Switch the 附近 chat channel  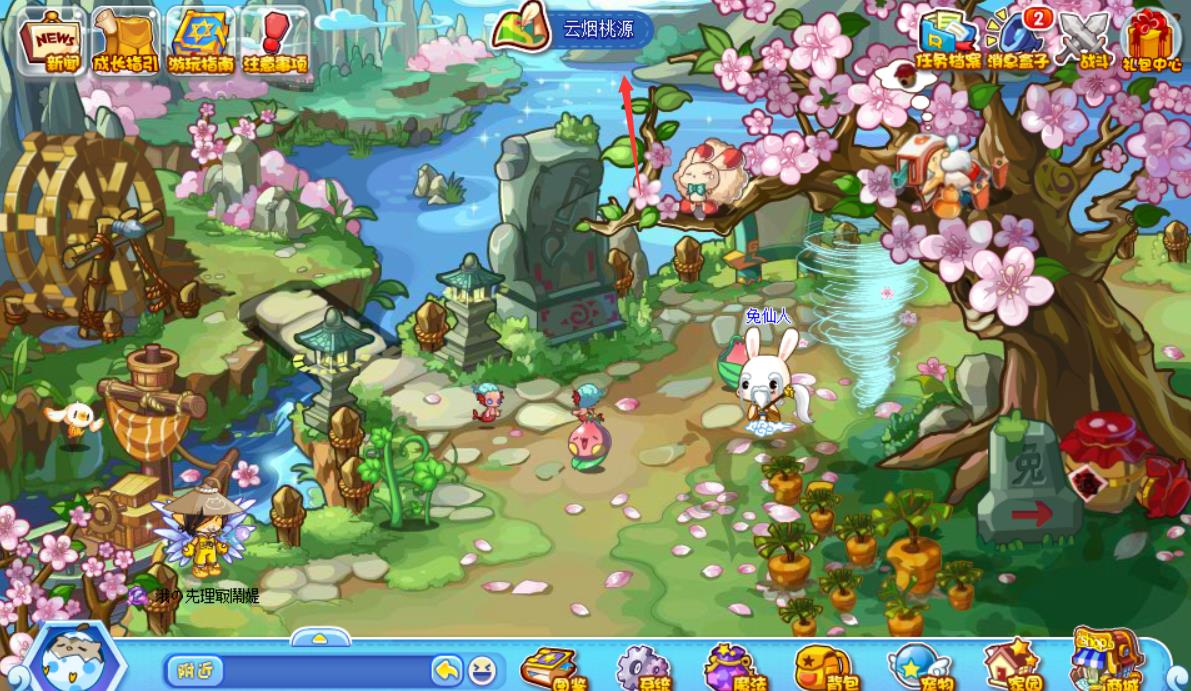tap(193, 670)
